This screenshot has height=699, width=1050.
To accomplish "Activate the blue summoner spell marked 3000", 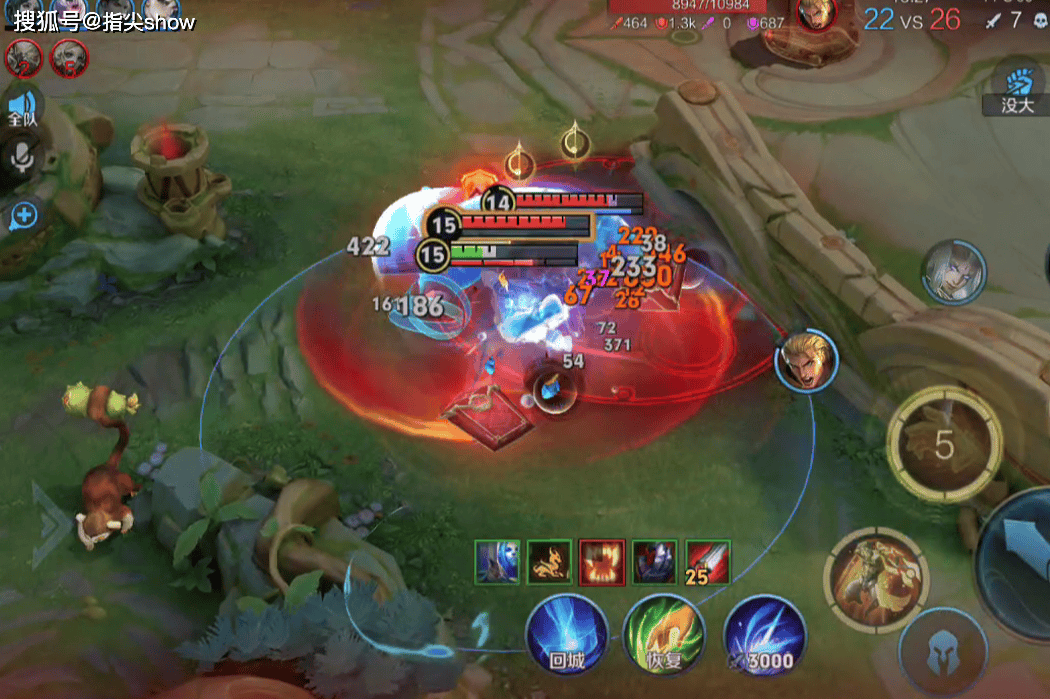I will 764,637.
